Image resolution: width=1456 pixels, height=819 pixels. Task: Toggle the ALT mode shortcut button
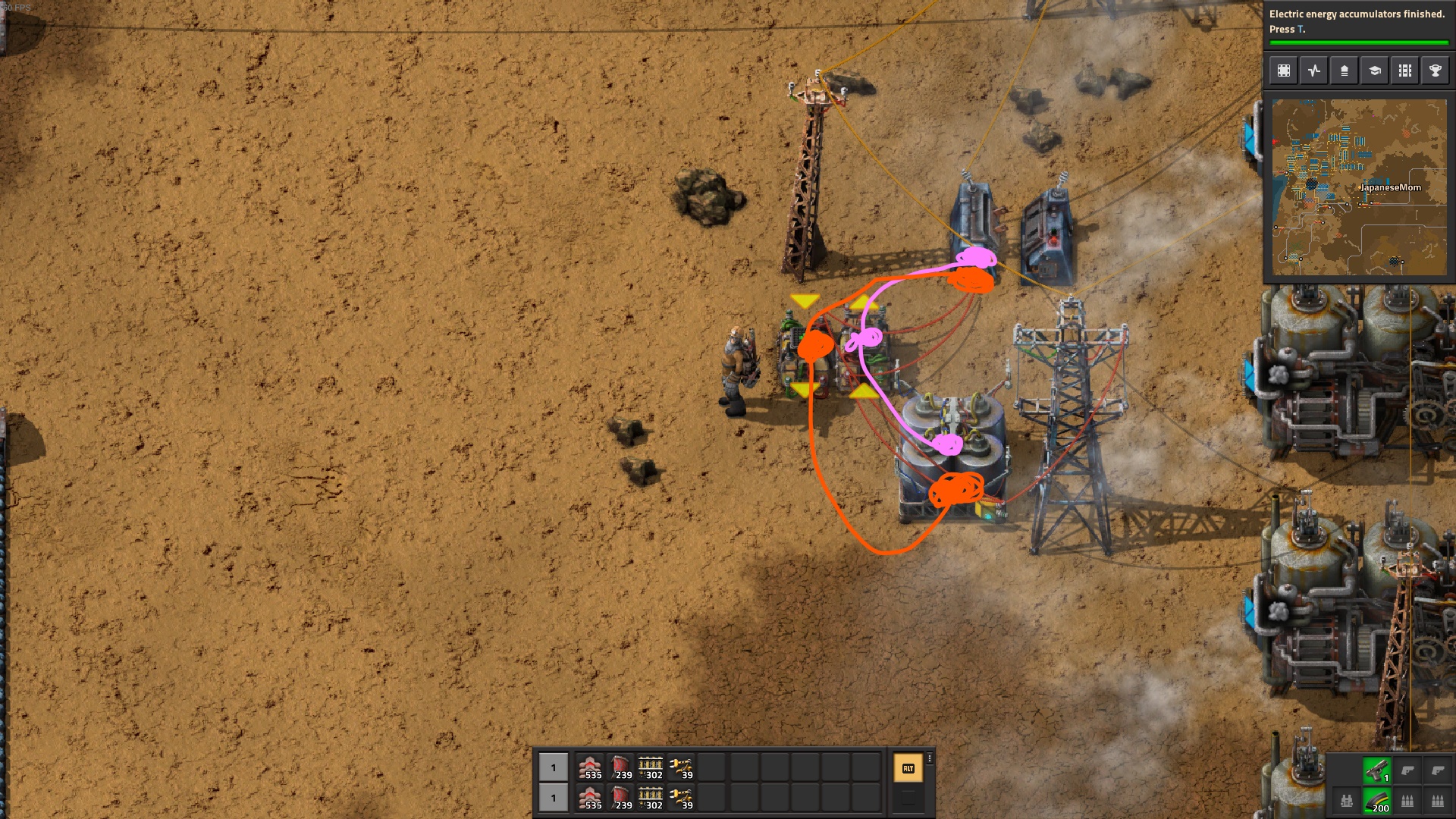pos(908,768)
